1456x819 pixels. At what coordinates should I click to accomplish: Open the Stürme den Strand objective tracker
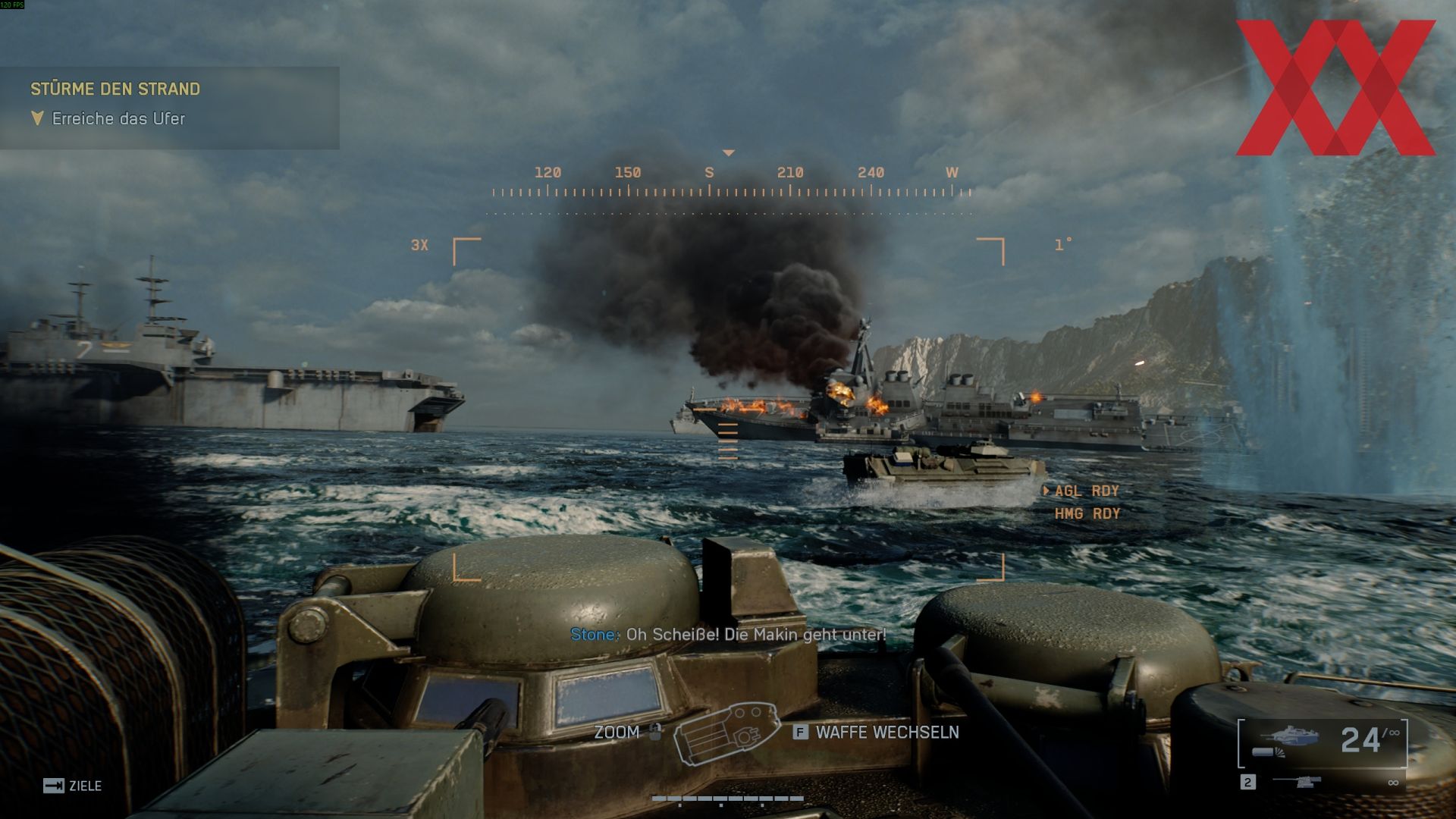click(115, 89)
